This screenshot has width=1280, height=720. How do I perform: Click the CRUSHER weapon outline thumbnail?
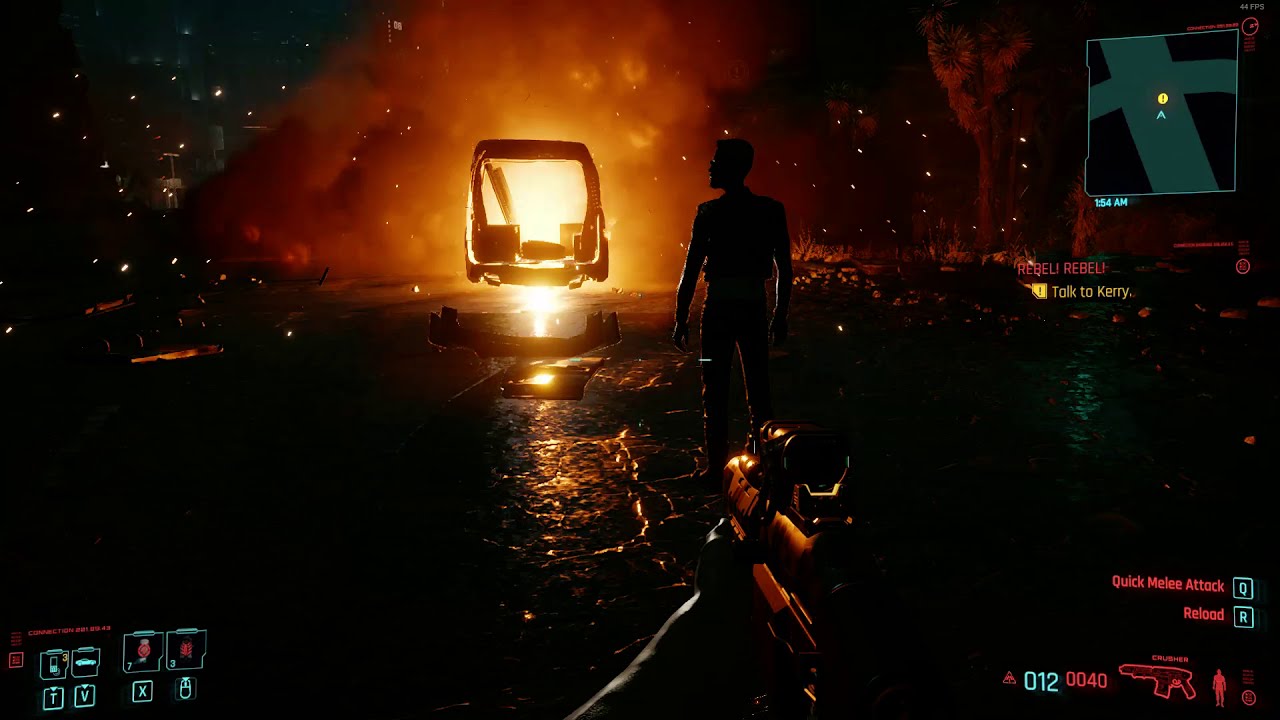tap(1157, 681)
